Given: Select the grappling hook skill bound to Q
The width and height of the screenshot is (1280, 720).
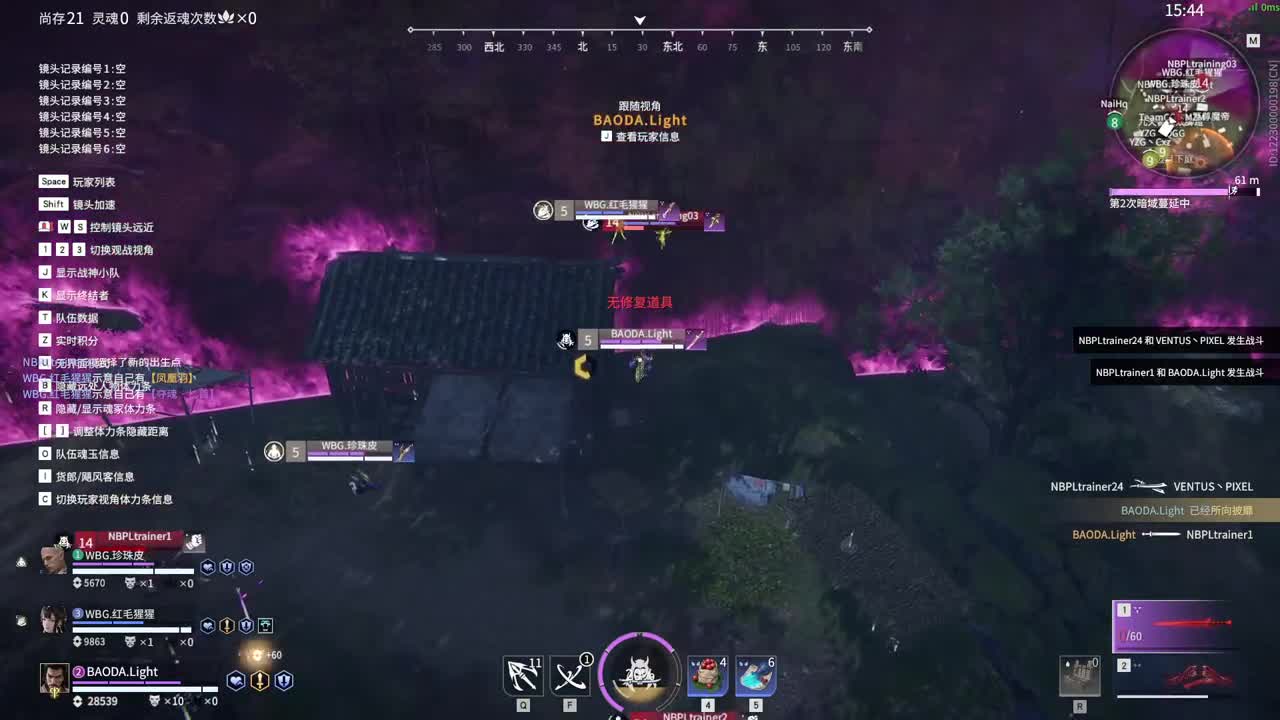Looking at the screenshot, I should coord(522,676).
